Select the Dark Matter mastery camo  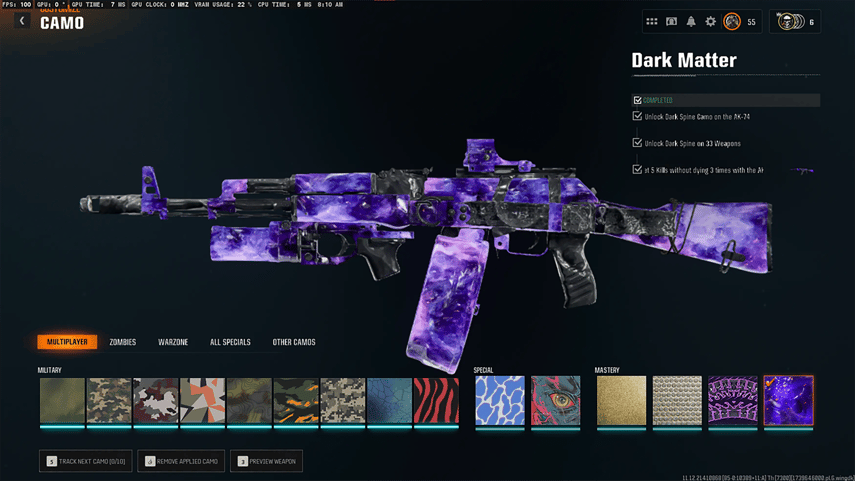point(788,400)
